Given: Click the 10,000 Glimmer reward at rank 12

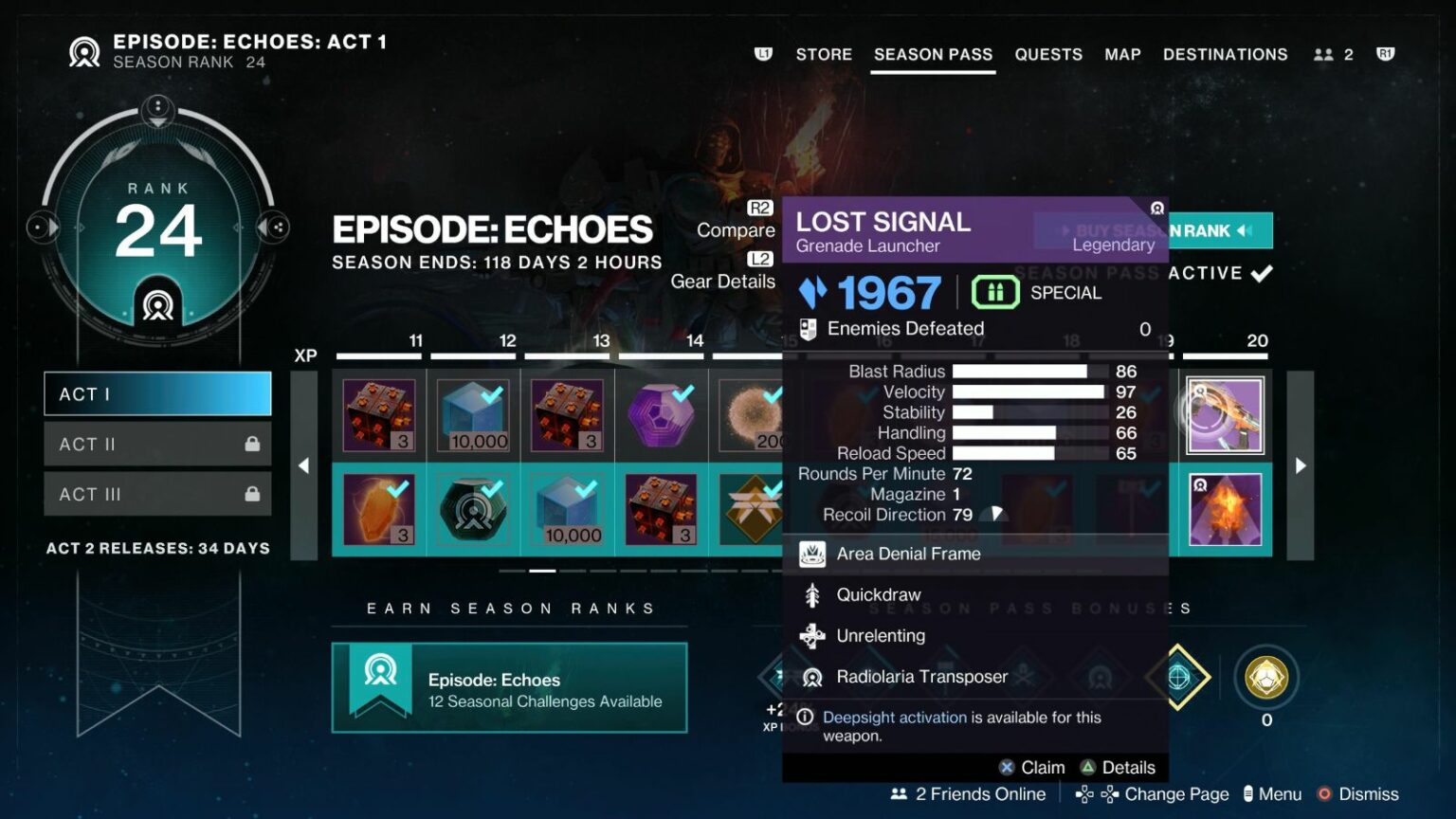Looking at the screenshot, I should (x=473, y=414).
